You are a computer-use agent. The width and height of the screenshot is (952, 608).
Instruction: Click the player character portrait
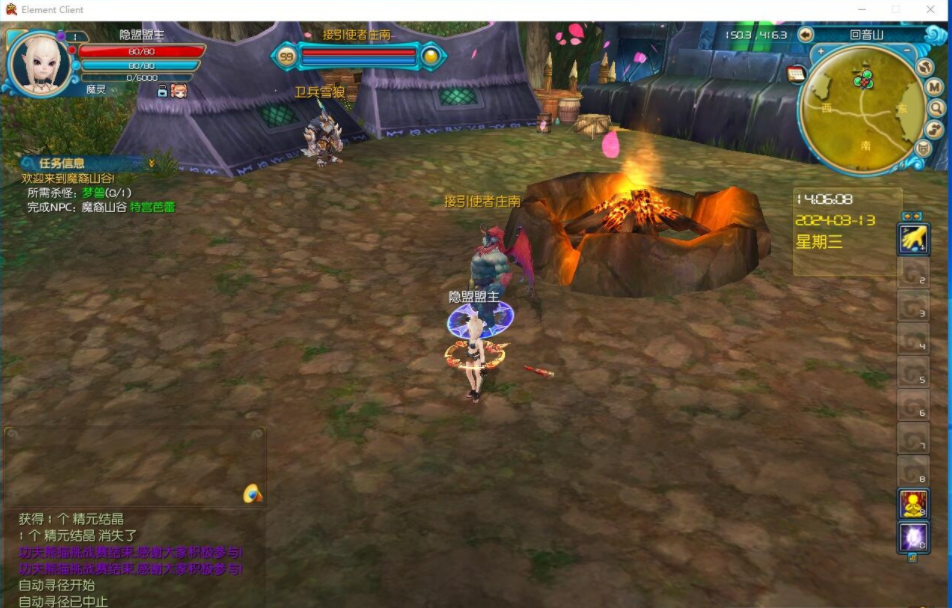39,64
